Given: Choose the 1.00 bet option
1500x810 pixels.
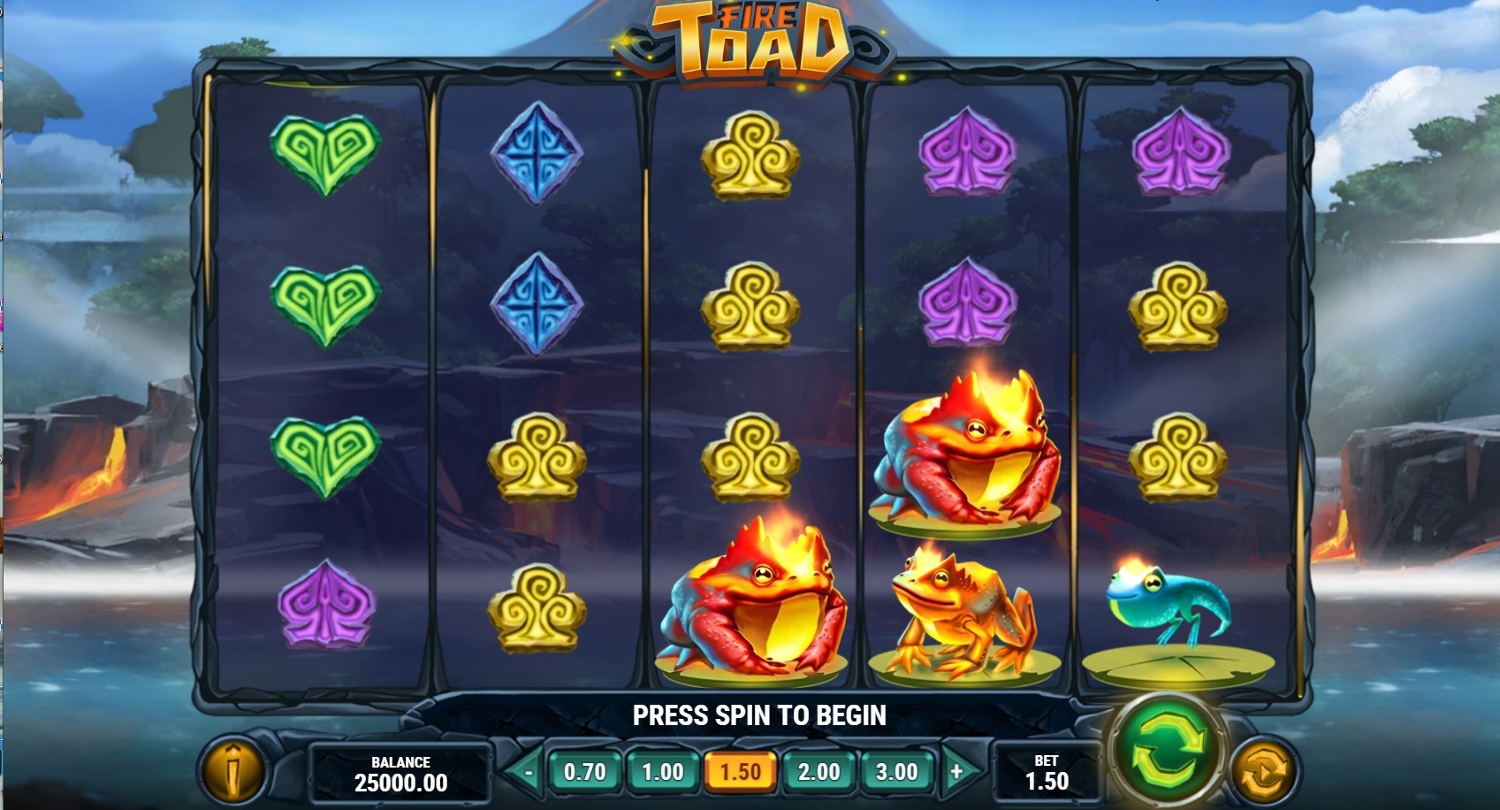Looking at the screenshot, I should [x=662, y=772].
